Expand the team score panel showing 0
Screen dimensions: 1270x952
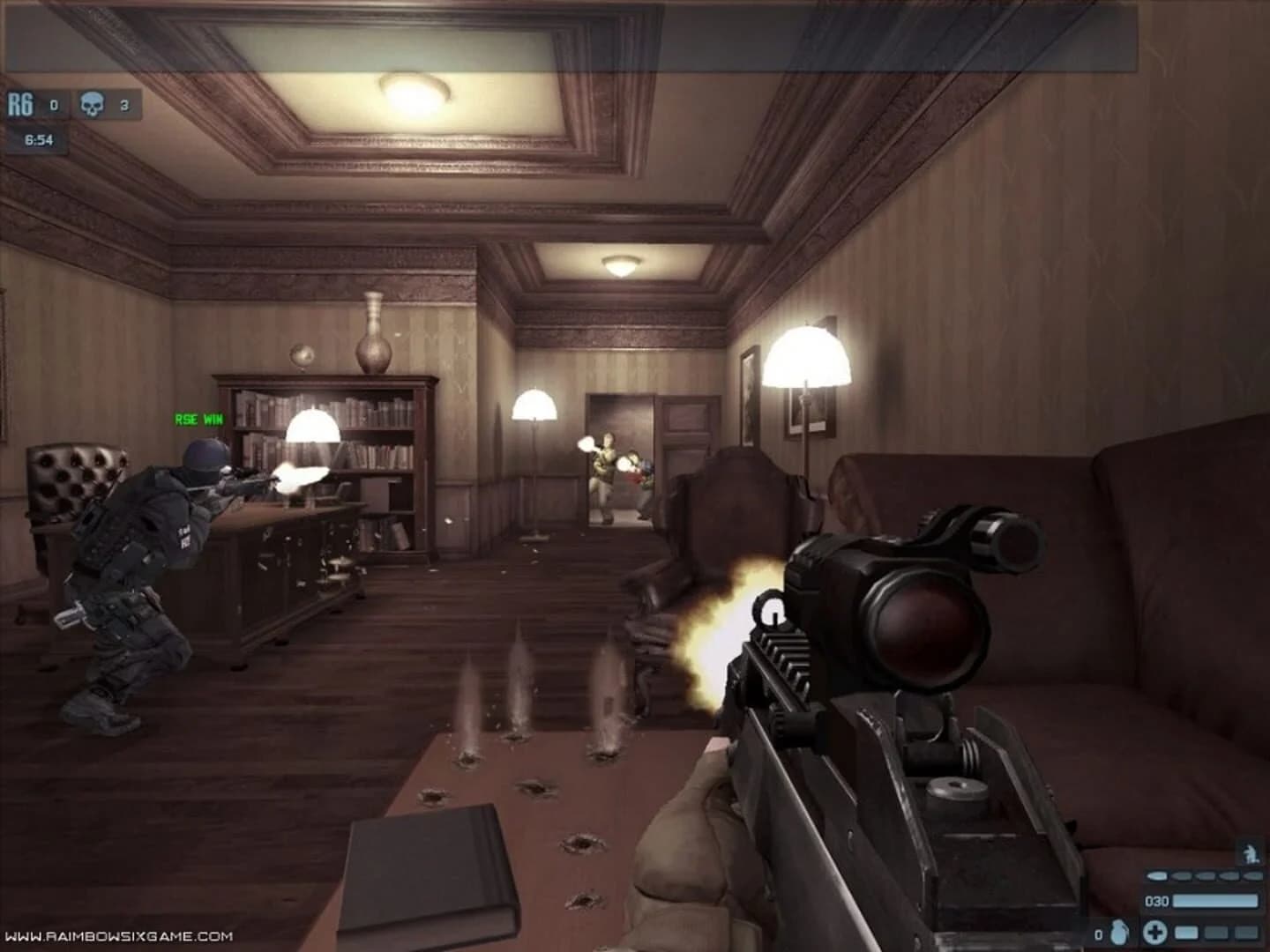pos(54,103)
